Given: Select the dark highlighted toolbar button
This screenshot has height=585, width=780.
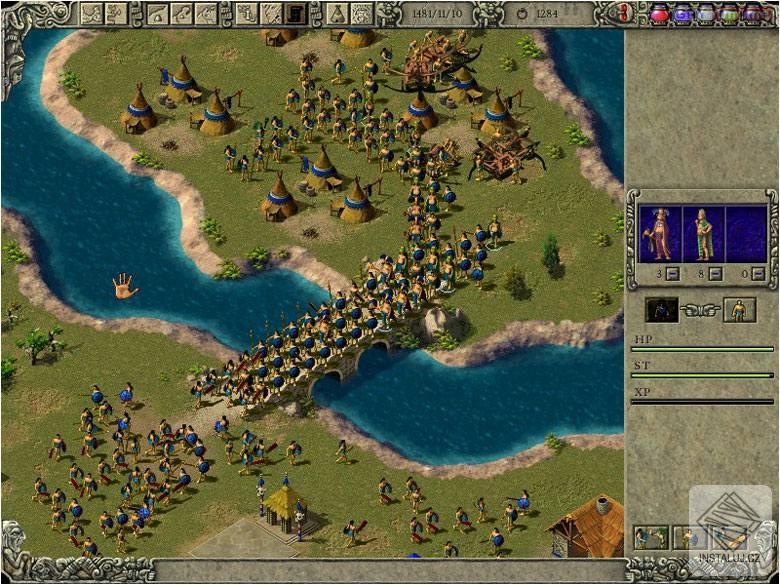Looking at the screenshot, I should 295,14.
